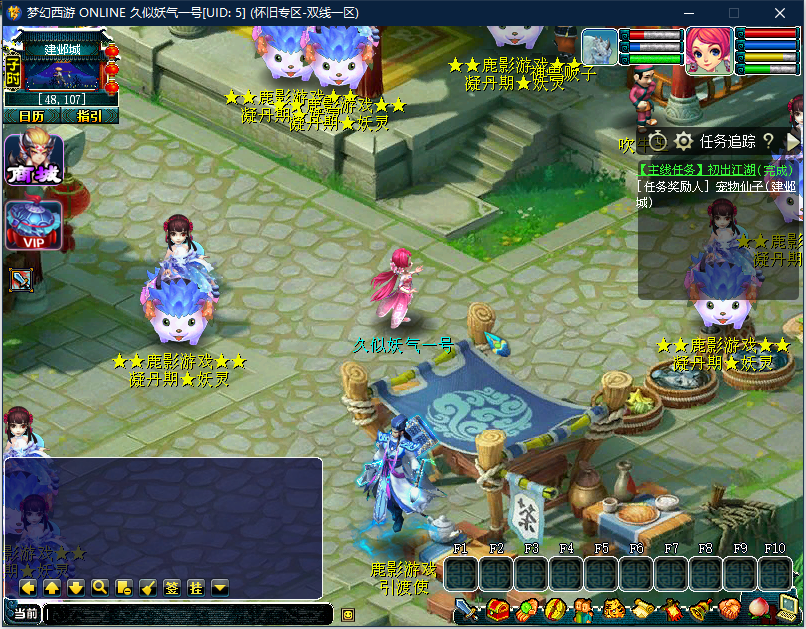The image size is (806, 629).
Task: Open the 日历 calendar button
Action: [31, 116]
